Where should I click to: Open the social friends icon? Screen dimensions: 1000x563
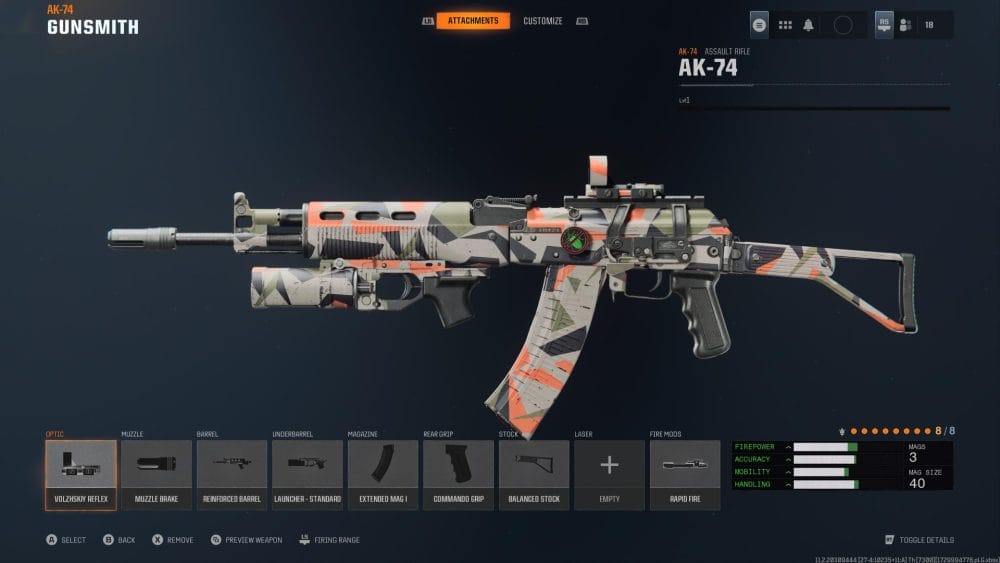point(907,25)
